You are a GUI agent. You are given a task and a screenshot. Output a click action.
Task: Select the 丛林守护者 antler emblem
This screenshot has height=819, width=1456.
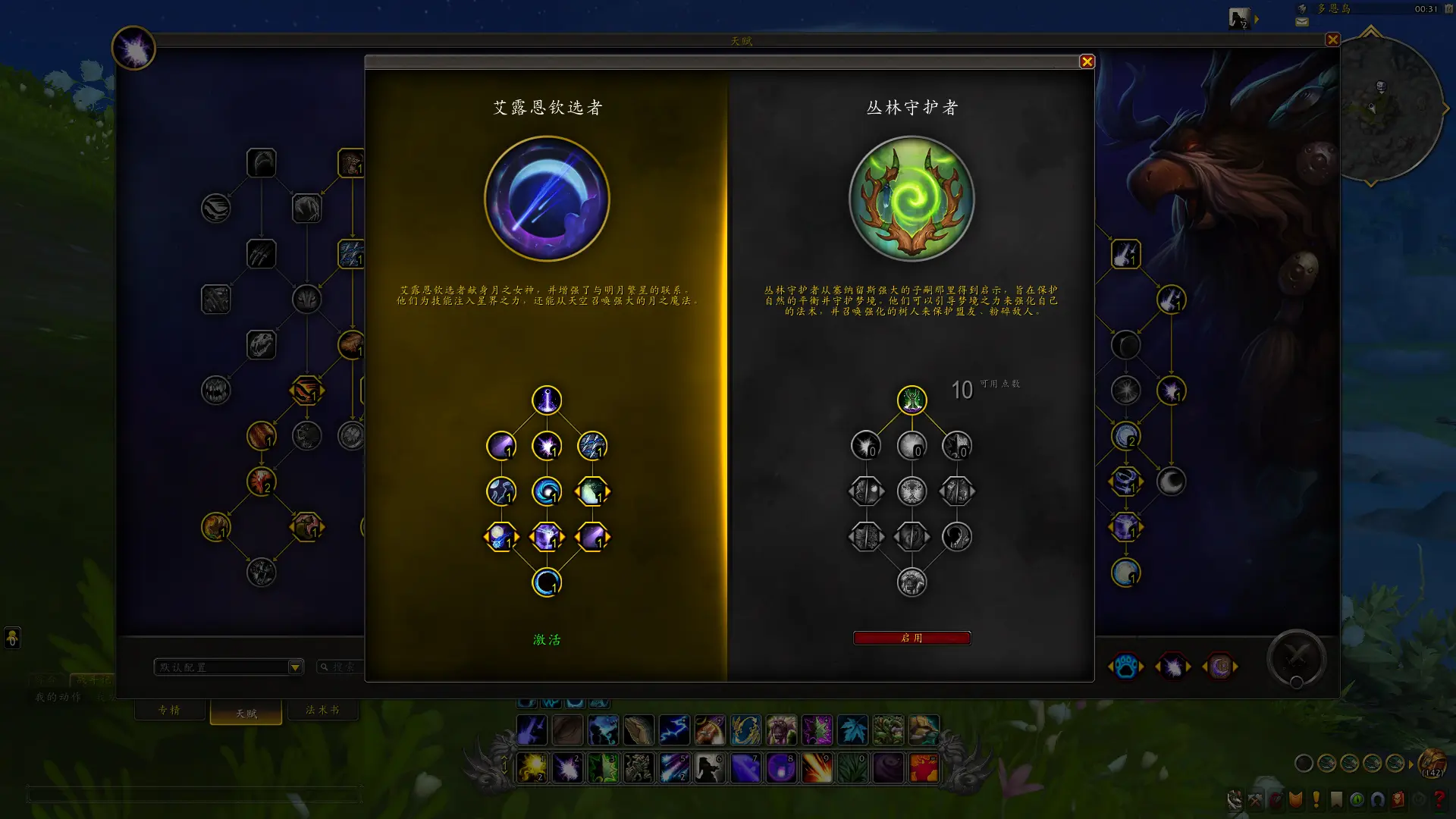(x=912, y=199)
